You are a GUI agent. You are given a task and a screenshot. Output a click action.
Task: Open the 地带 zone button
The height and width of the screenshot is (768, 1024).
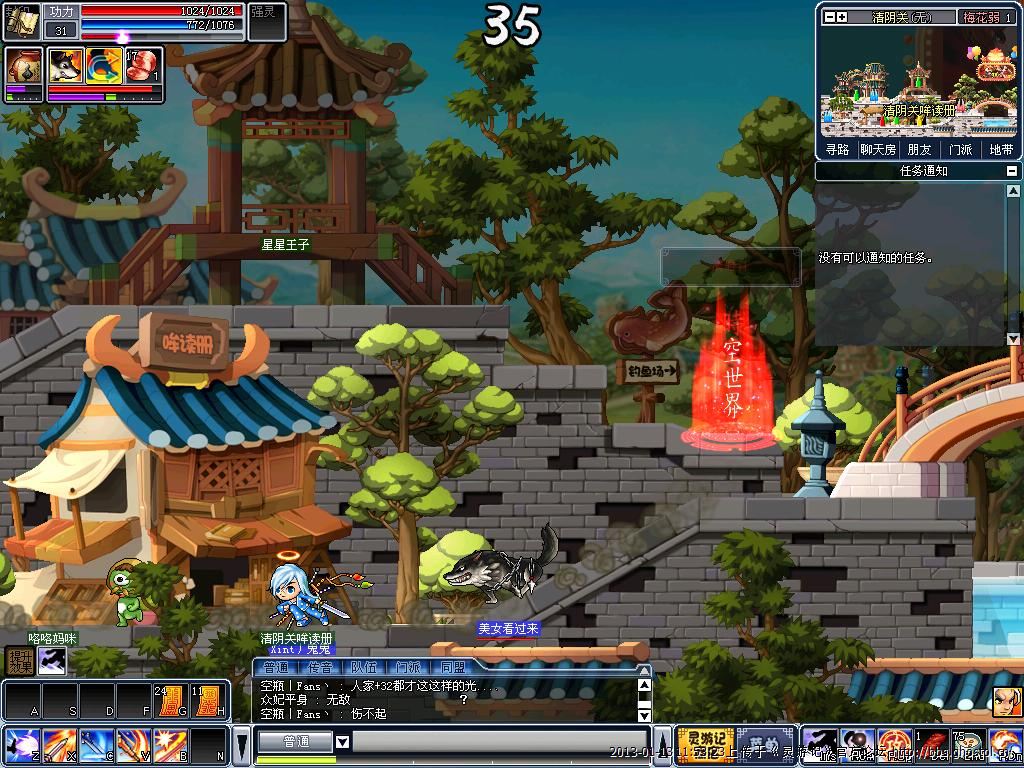click(1000, 149)
